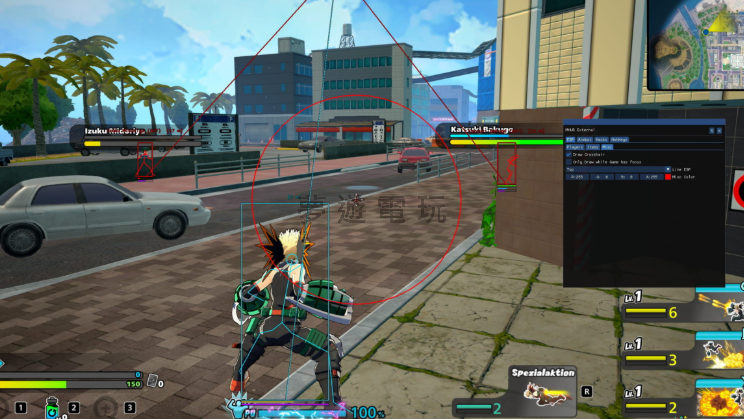Switch to the Aimbot tab
Screen dimensions: 744x419
click(x=585, y=139)
